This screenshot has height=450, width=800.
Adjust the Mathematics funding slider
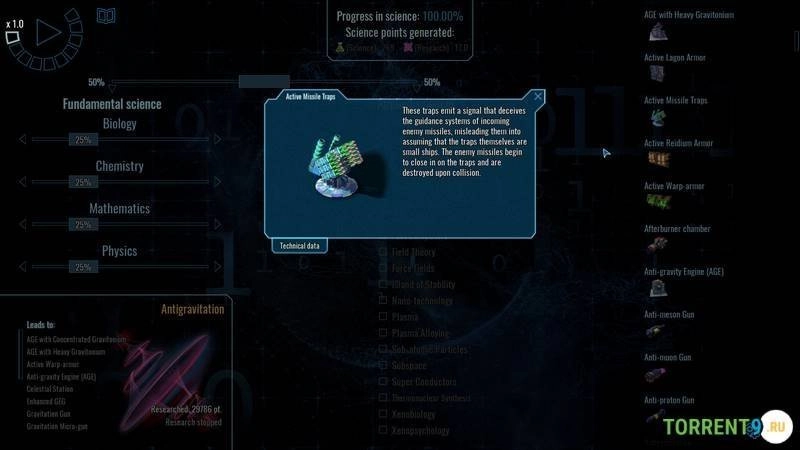pos(83,225)
